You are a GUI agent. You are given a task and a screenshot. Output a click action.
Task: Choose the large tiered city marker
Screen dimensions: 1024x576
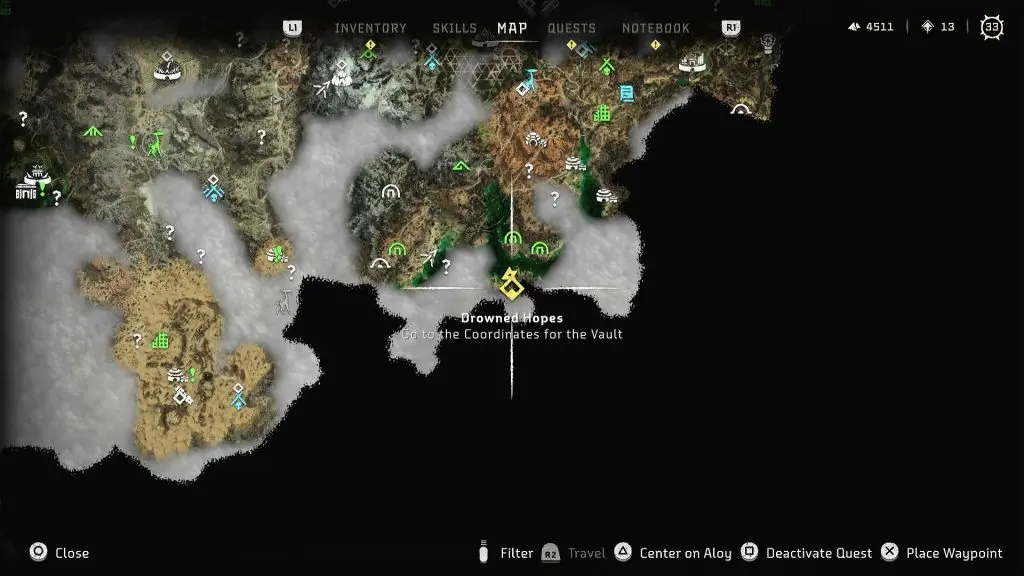coord(32,183)
